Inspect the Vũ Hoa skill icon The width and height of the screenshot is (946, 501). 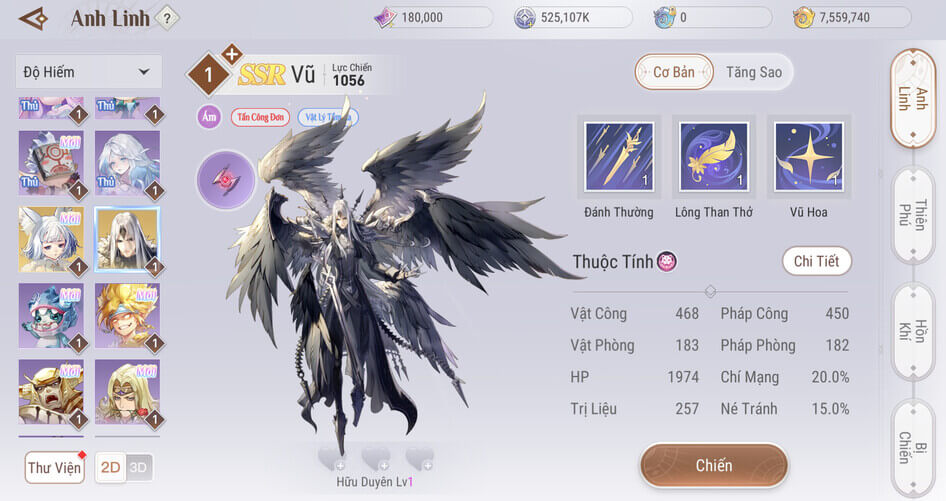pyautogui.click(x=808, y=157)
